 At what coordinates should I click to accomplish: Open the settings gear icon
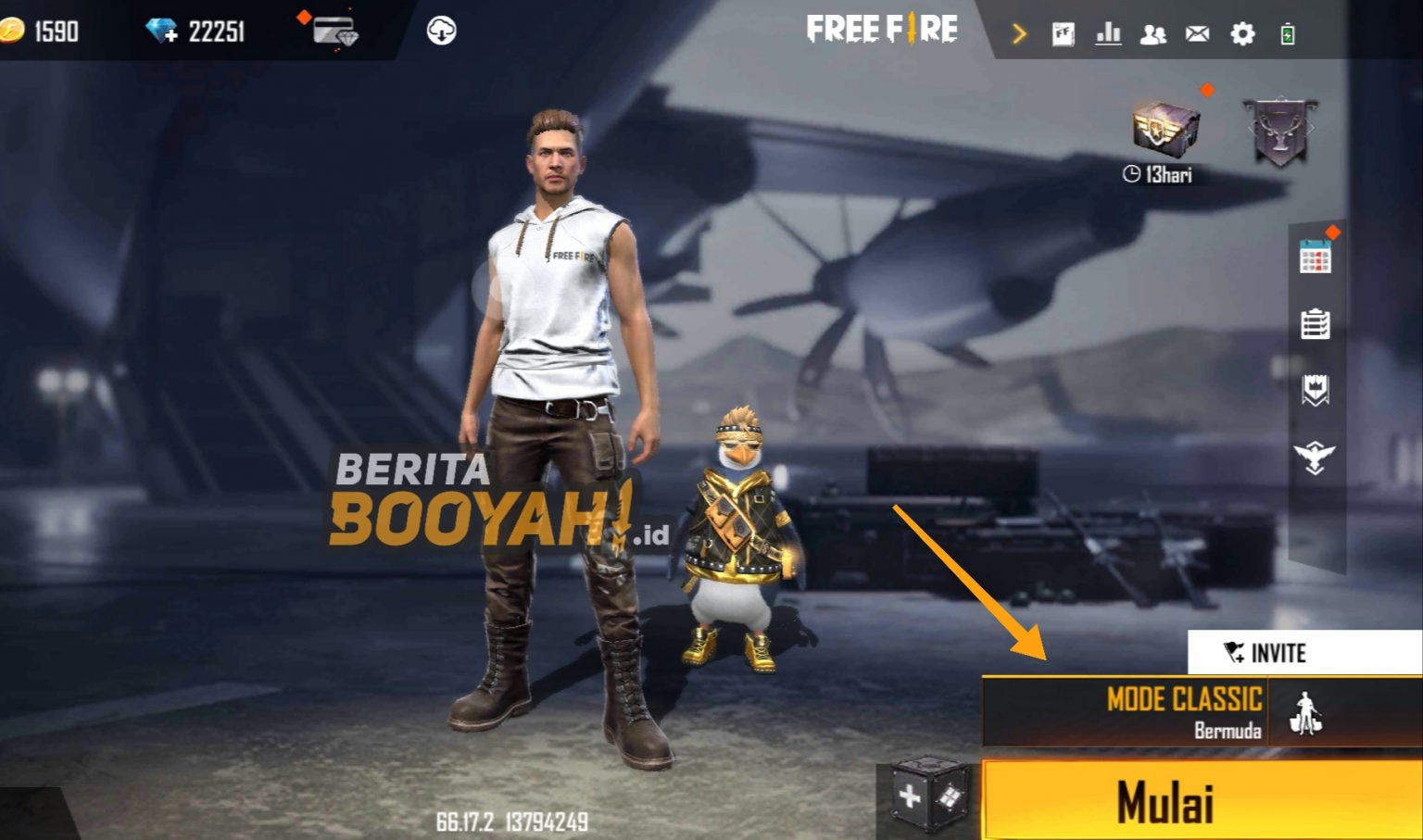pyautogui.click(x=1242, y=33)
